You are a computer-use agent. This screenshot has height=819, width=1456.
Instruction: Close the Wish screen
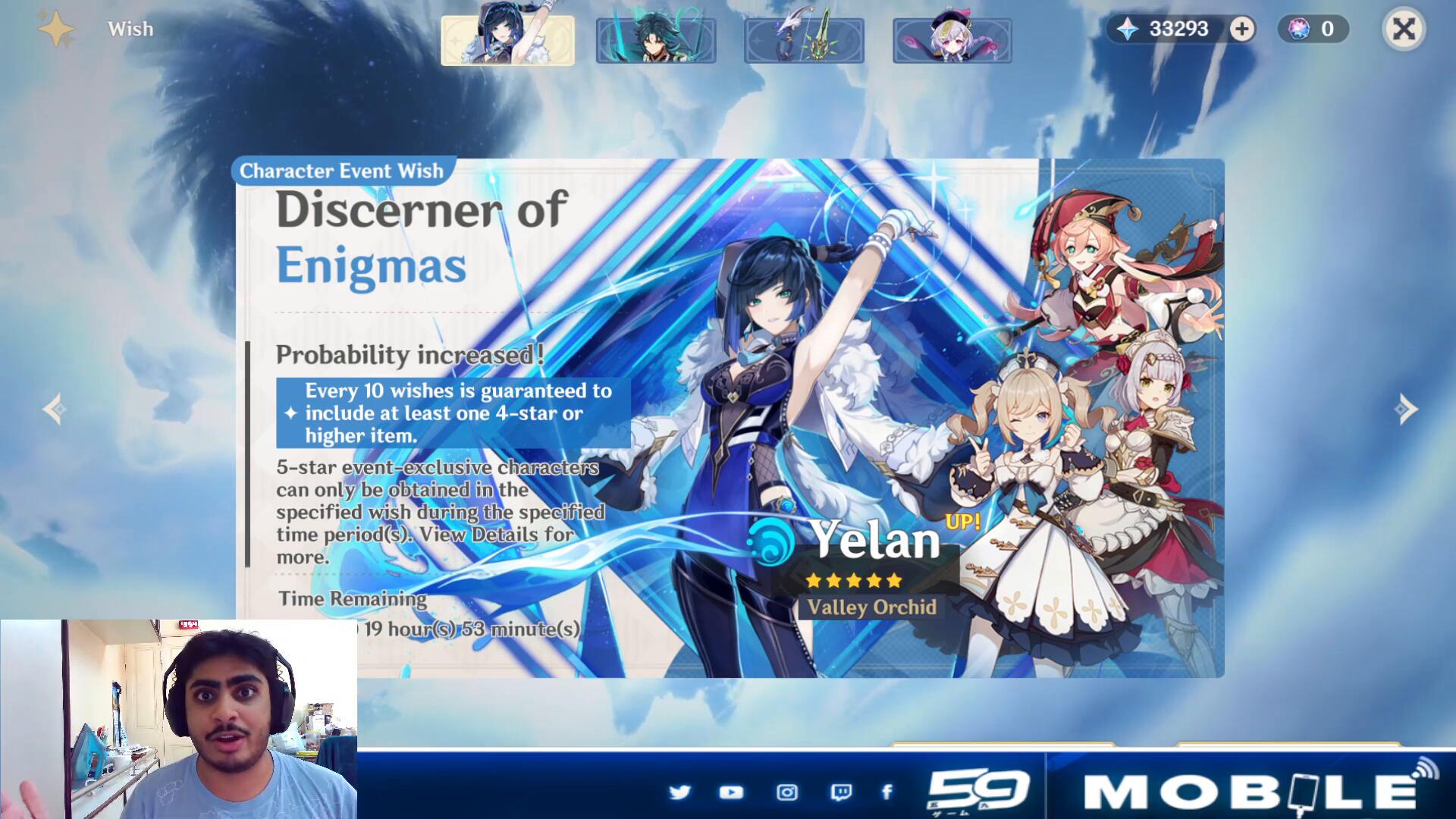[1404, 30]
